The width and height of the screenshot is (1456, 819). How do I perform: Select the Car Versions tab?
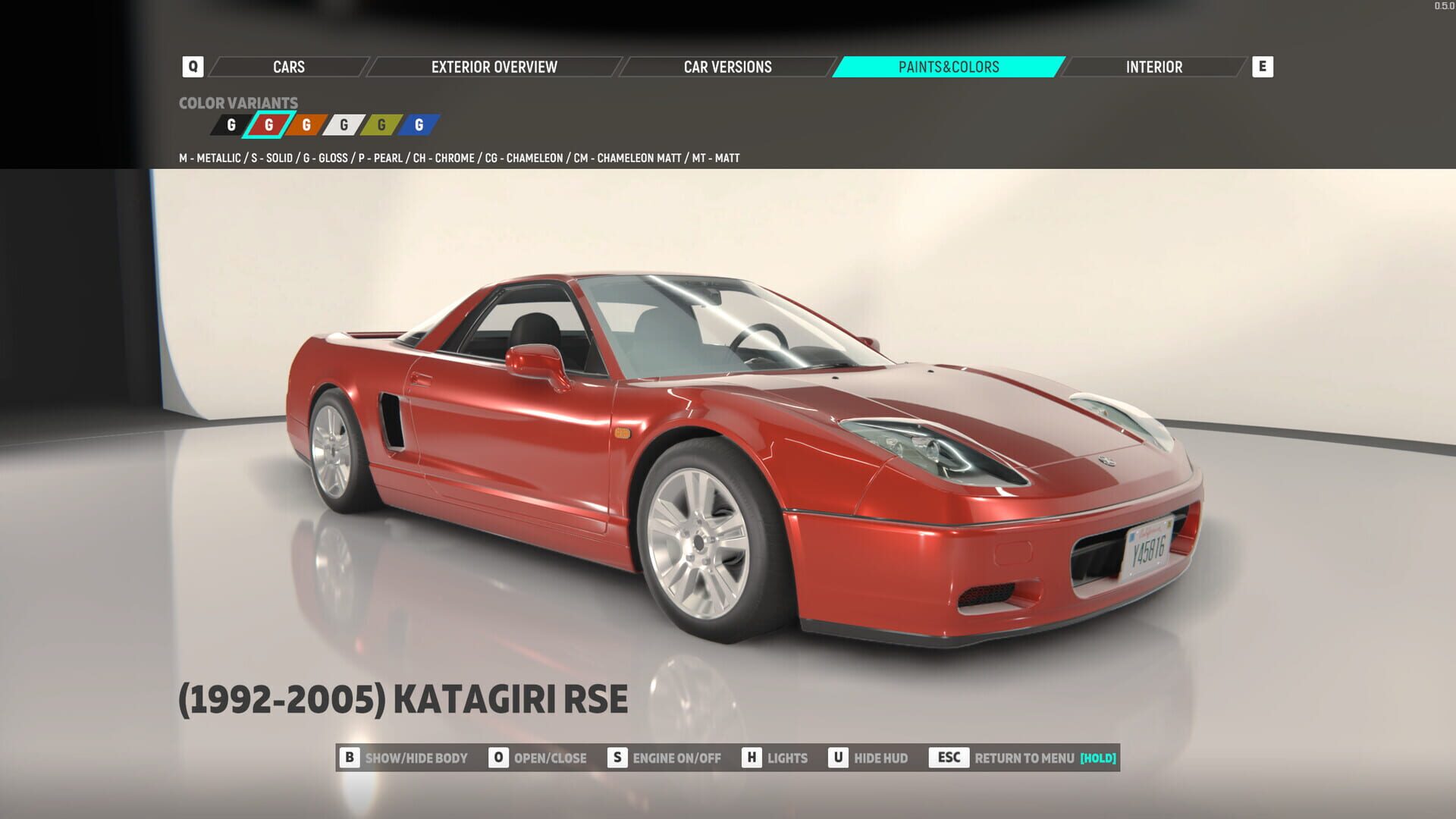(727, 67)
